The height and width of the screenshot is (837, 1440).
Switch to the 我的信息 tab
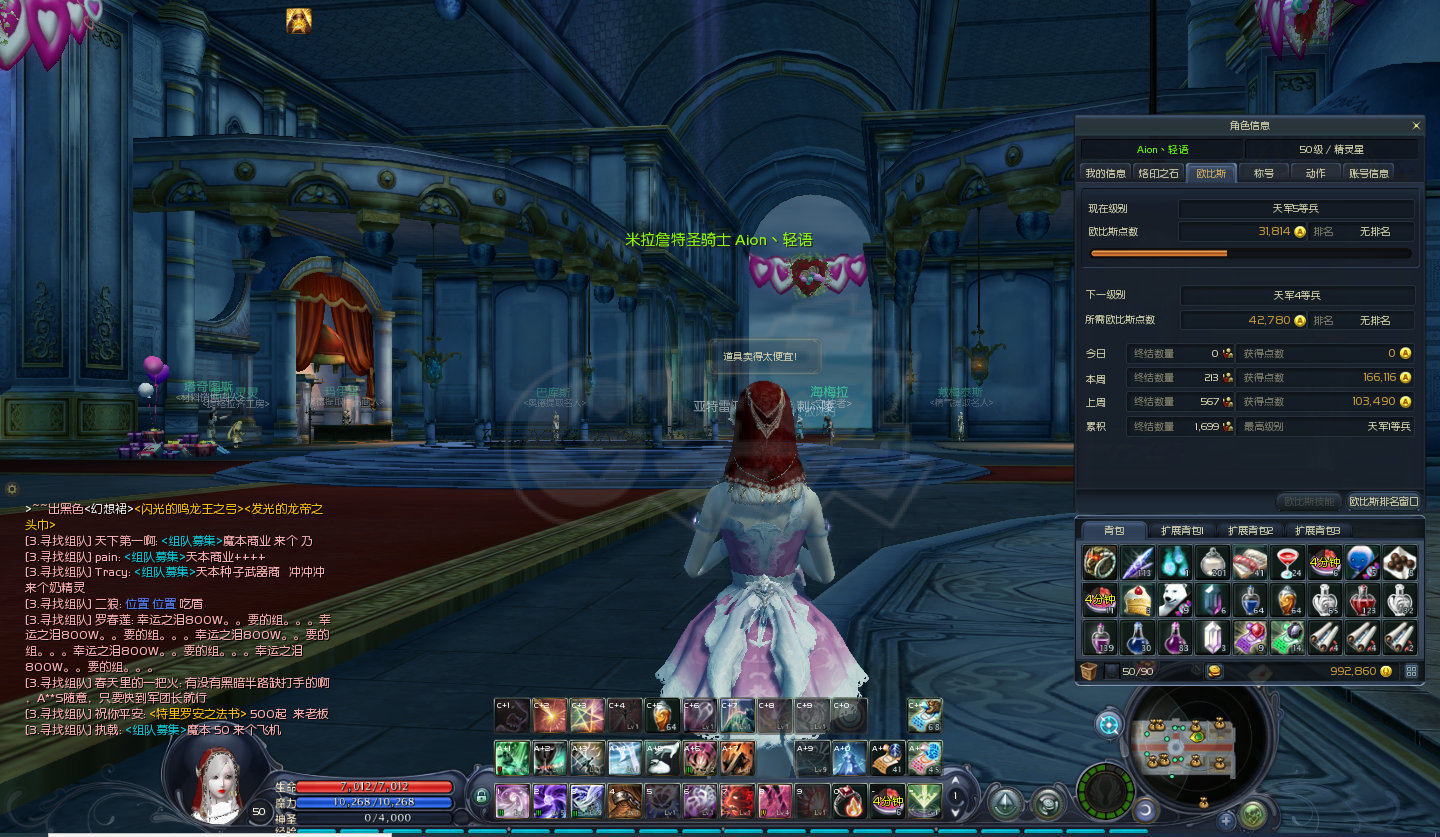pyautogui.click(x=1106, y=173)
